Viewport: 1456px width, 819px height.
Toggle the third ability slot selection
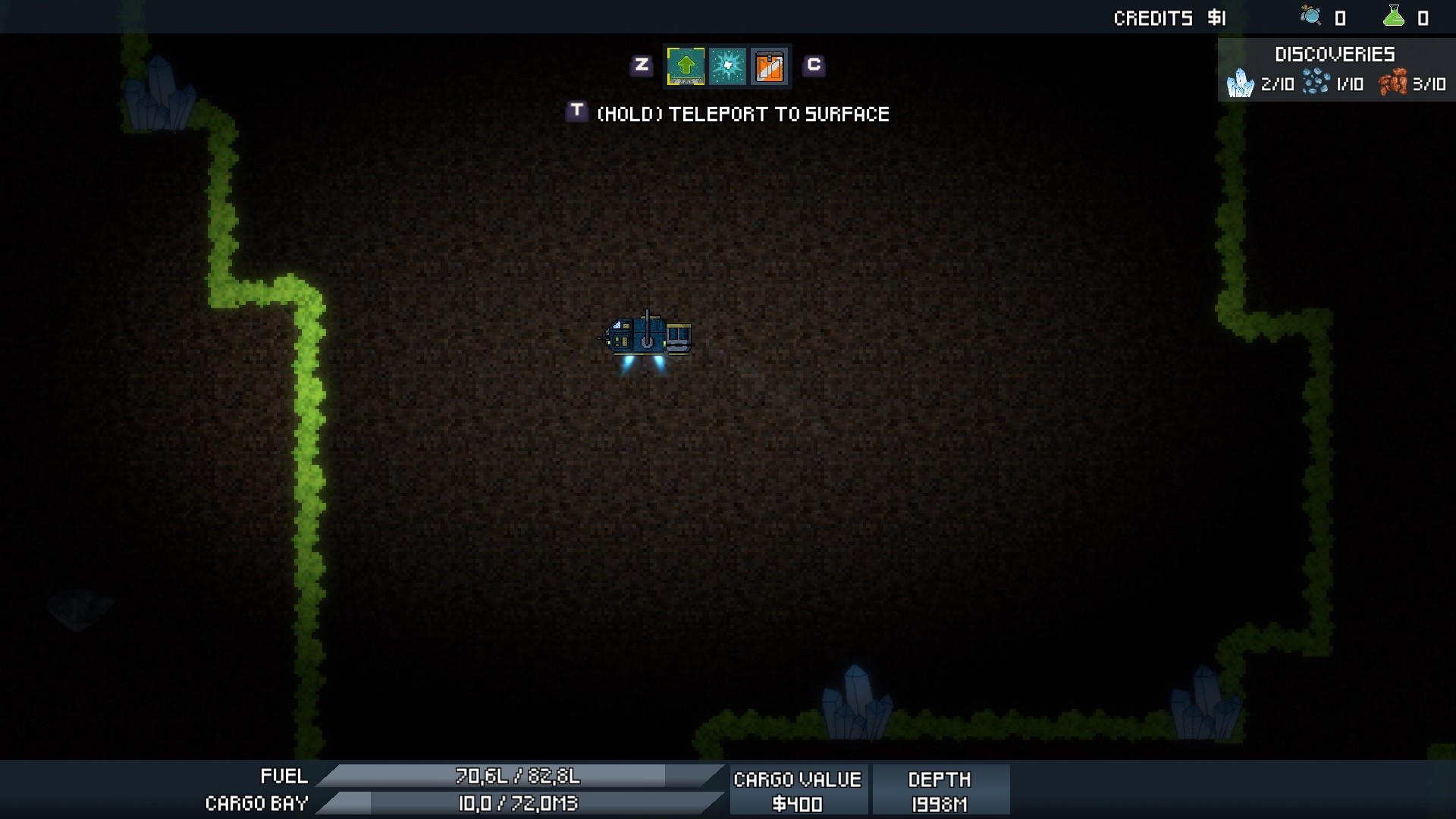tap(769, 66)
